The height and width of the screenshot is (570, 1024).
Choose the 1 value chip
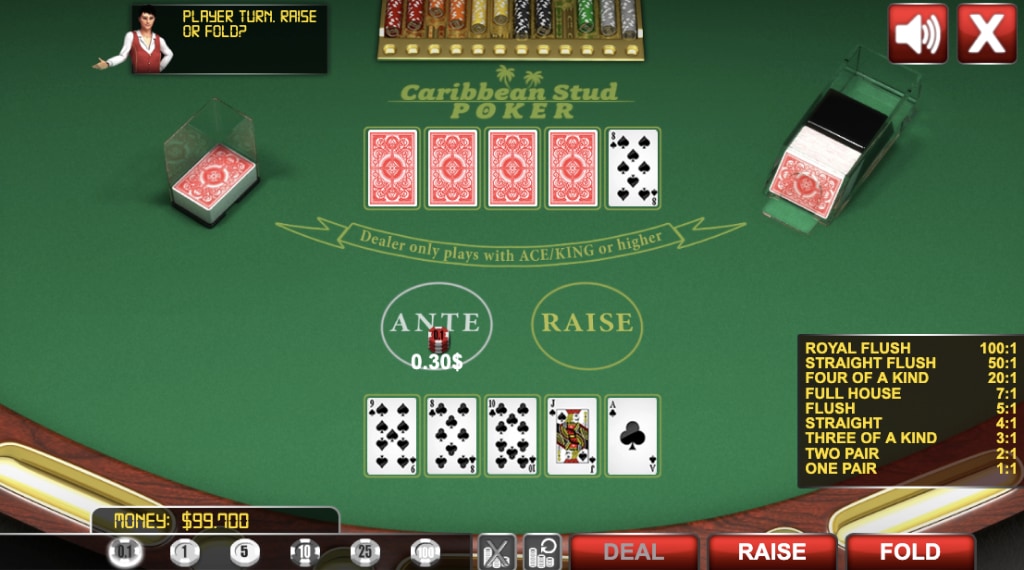click(185, 551)
